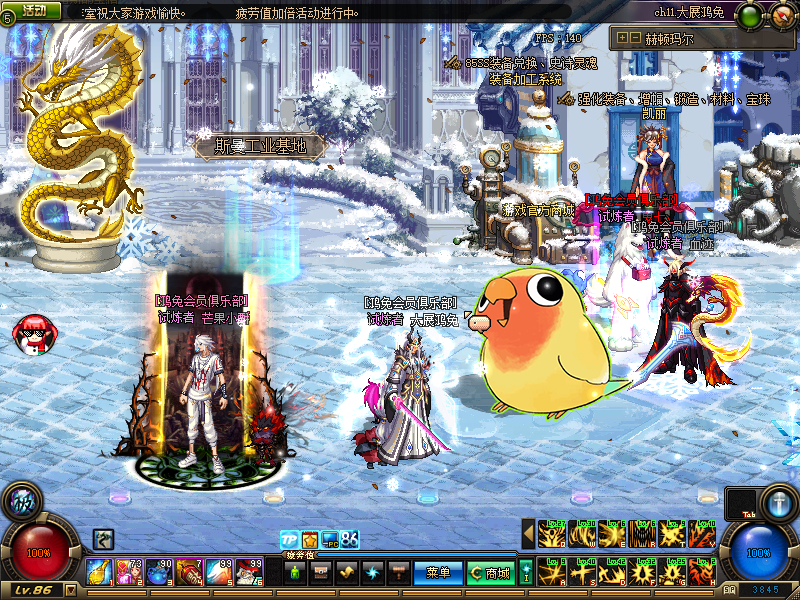The image size is (800, 600).
Task: Use the pink-haired doll item in slot 2
Action: click(130, 571)
